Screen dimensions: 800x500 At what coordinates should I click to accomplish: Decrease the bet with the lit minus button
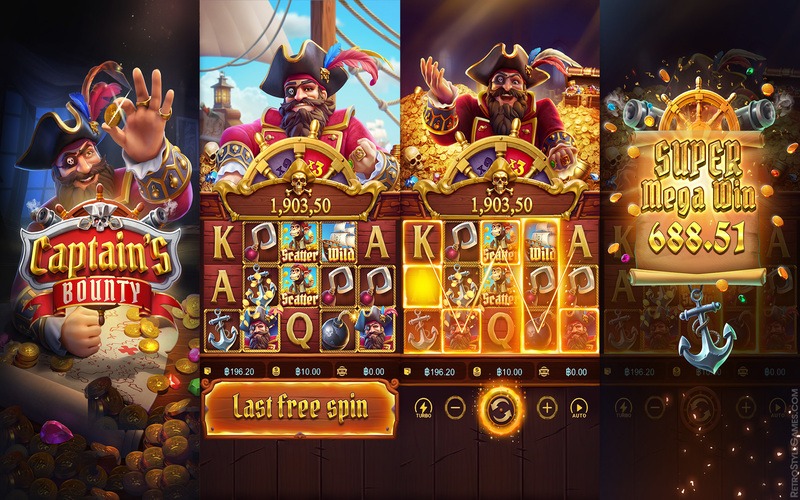coord(455,407)
